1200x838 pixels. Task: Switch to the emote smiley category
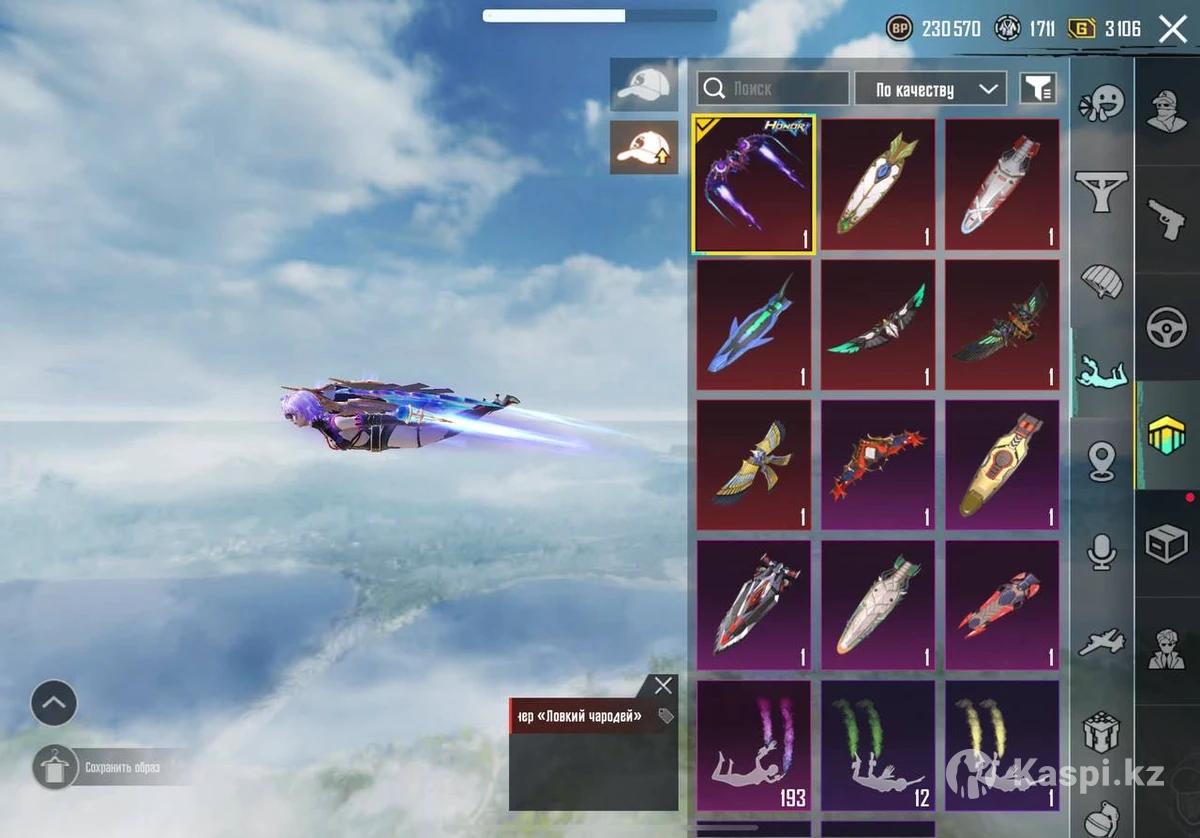coord(1101,102)
